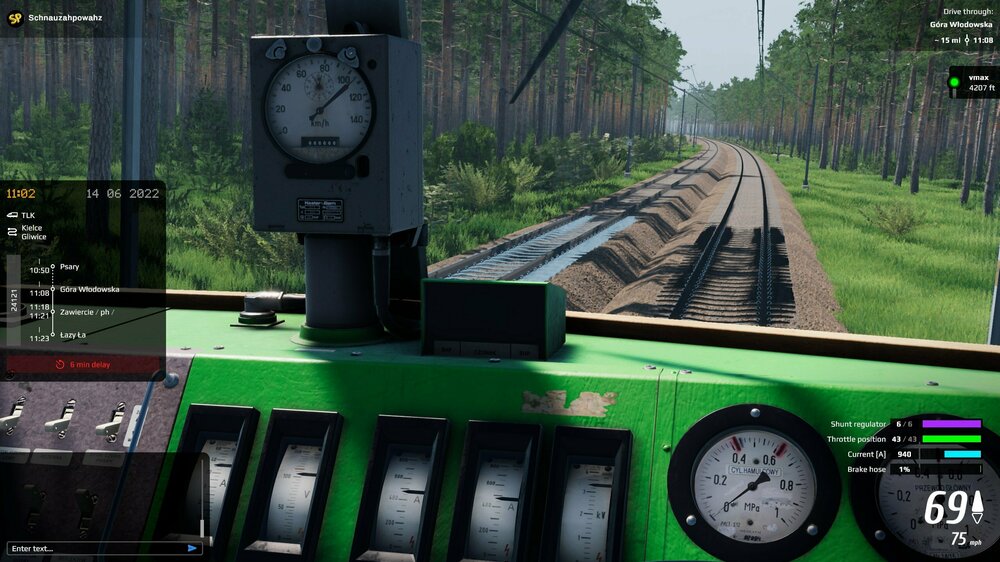Click the green vmax signal indicator
Screen dimensions: 1000x562
pyautogui.click(x=954, y=82)
